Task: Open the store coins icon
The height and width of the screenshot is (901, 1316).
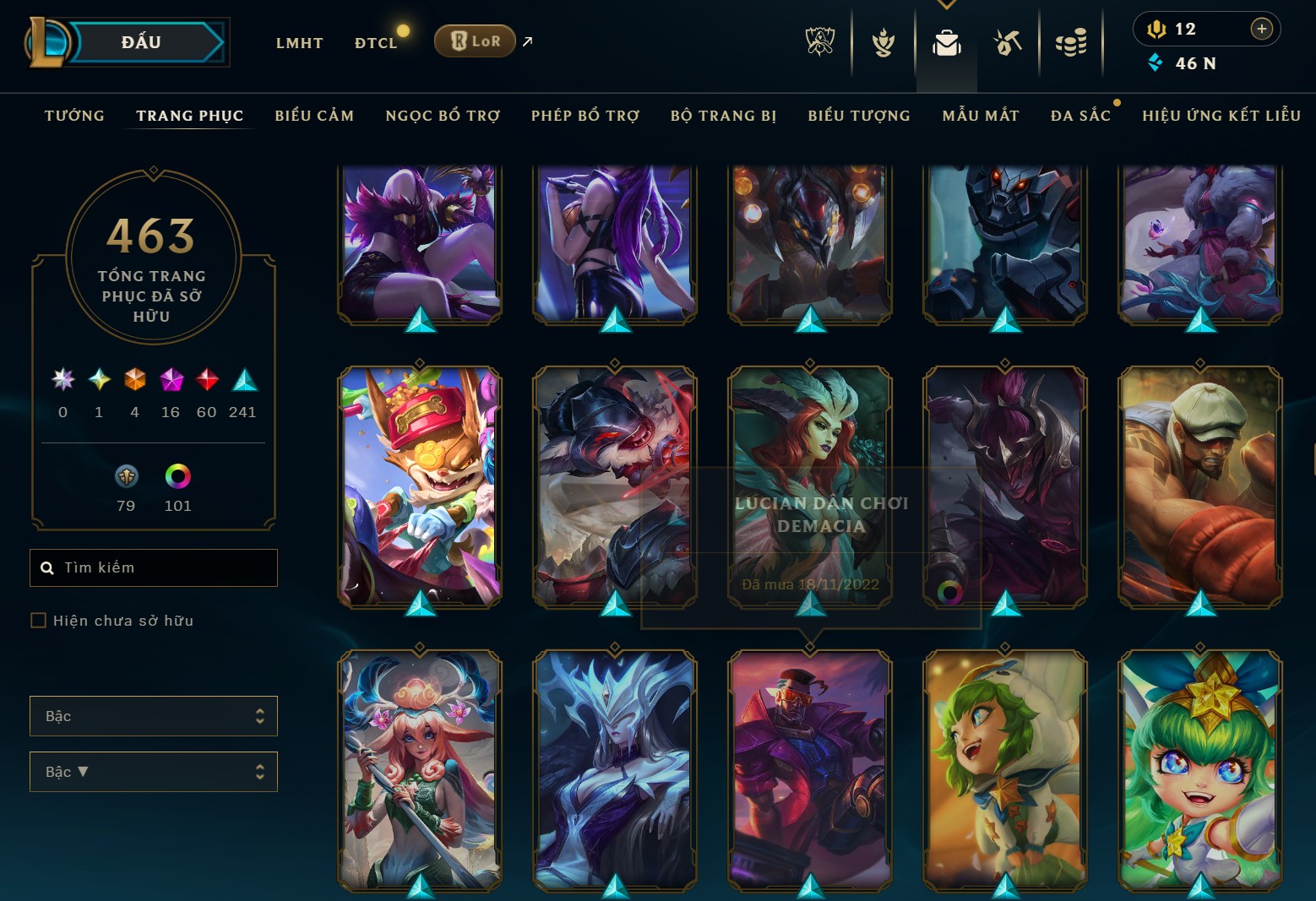Action: pos(1071,42)
